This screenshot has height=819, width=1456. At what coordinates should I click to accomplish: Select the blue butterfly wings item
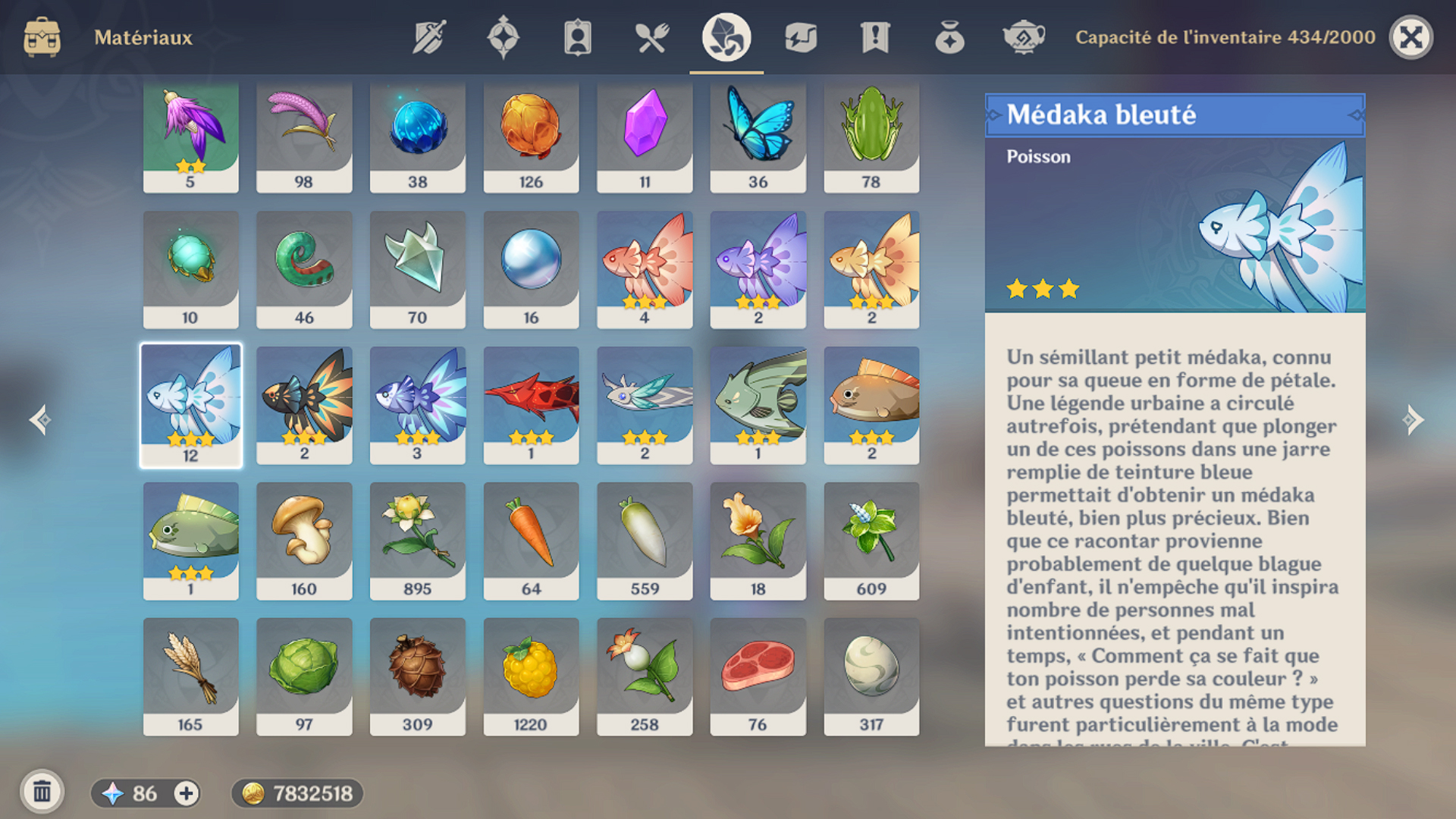758,136
